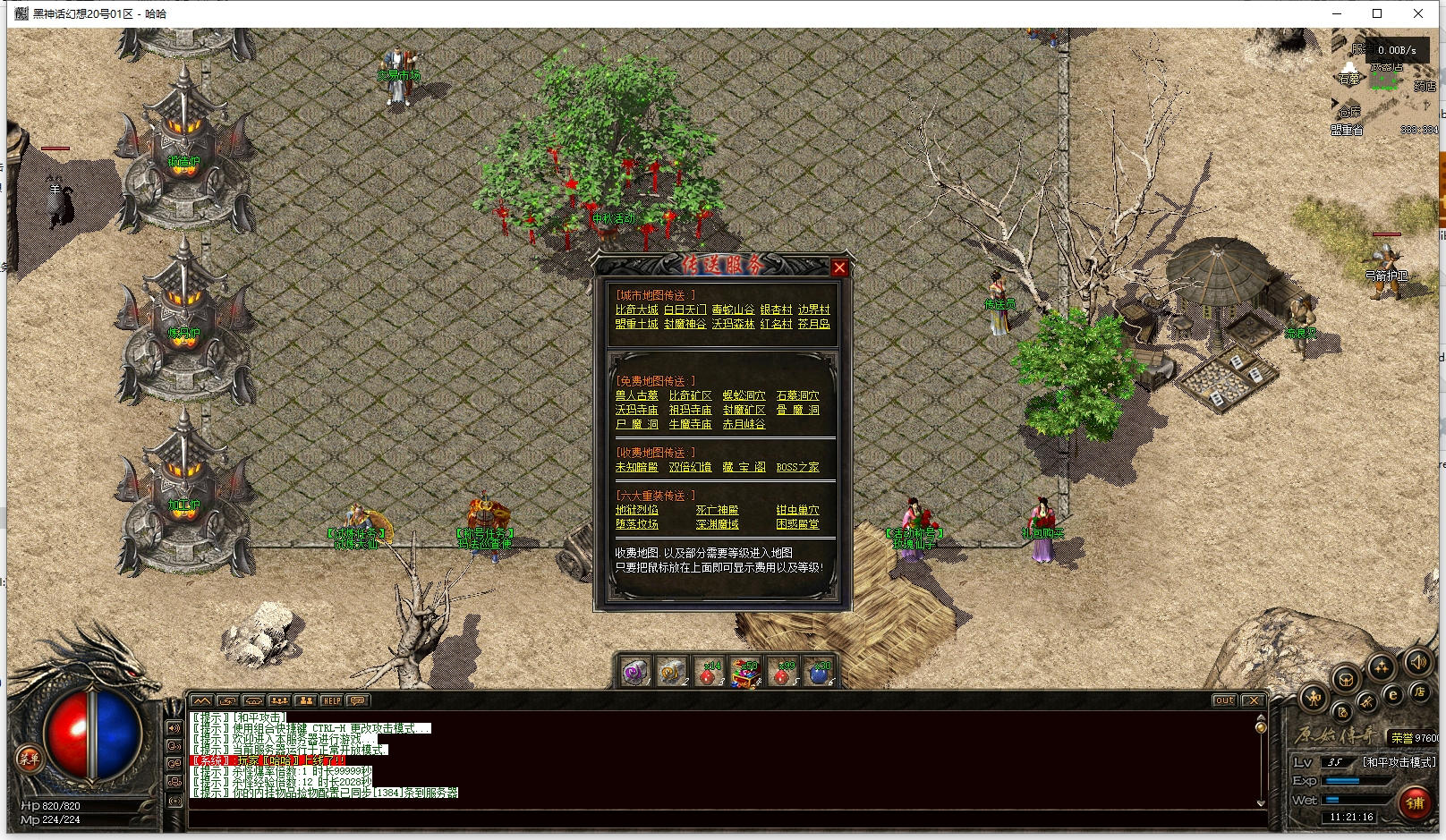
Task: Teleport to 比奇大城
Action: 636,310
